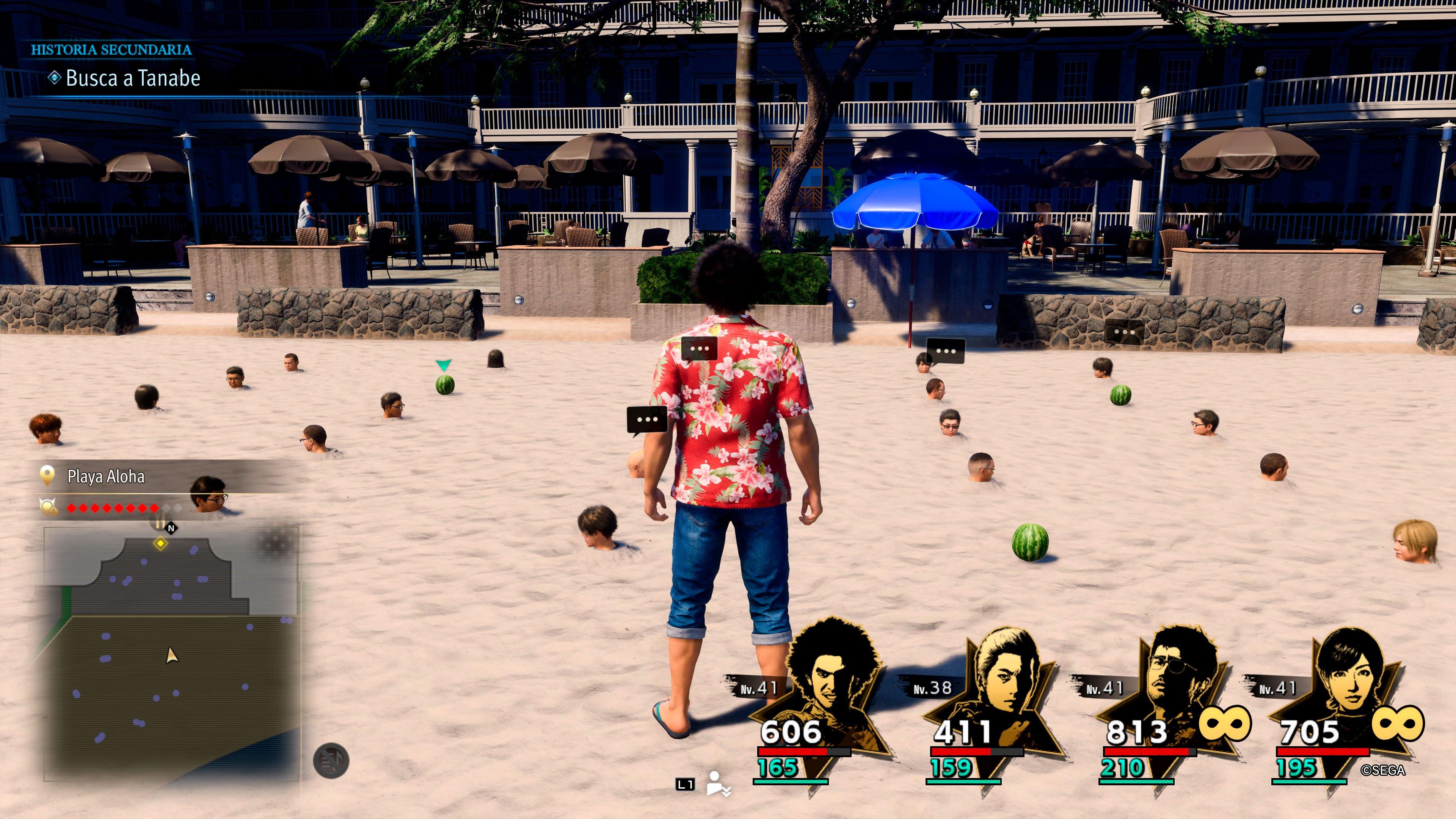Image resolution: width=1456 pixels, height=819 pixels.
Task: Click the party follow icon at bottom center
Action: 719,783
